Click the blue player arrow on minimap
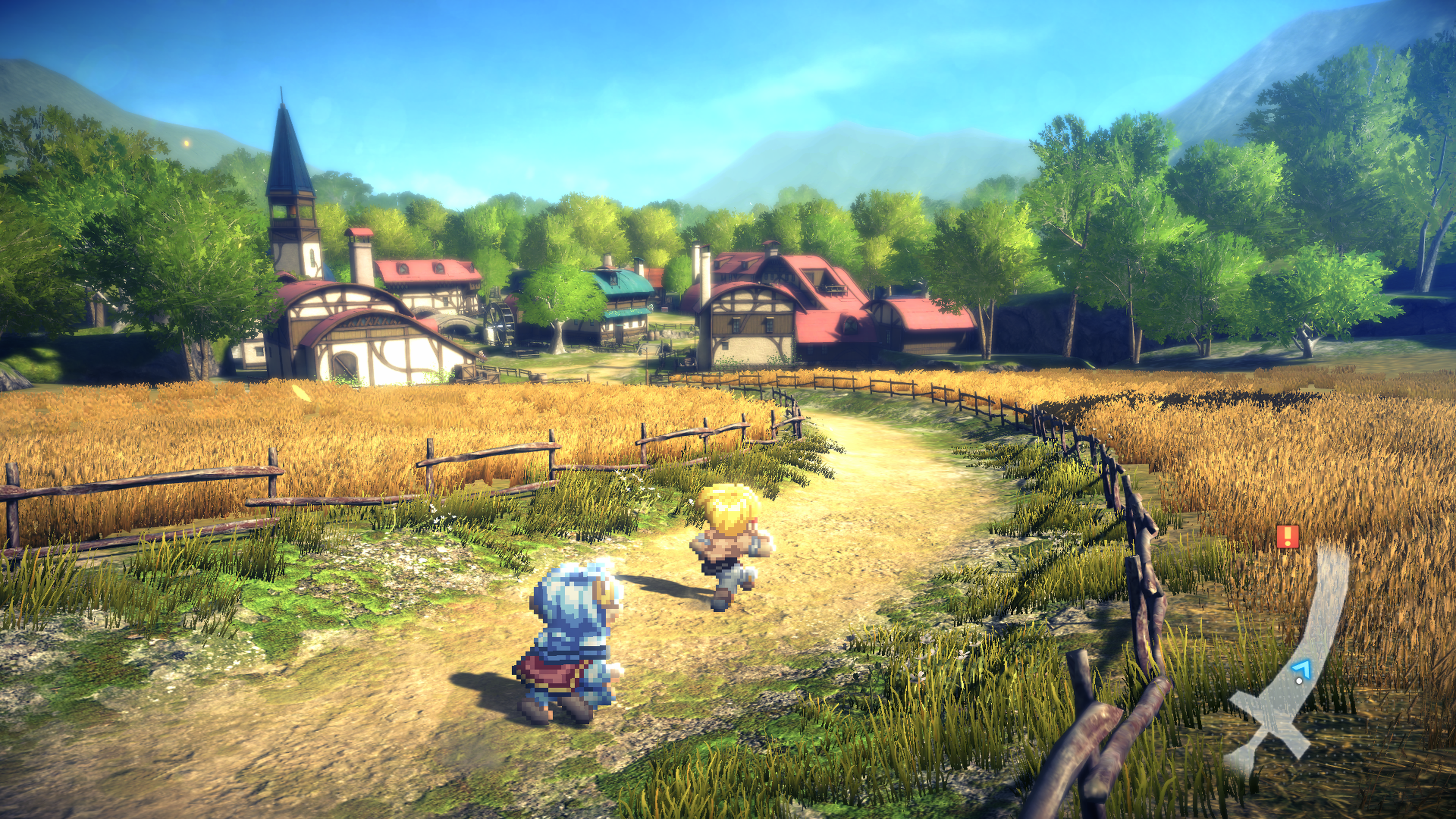The height and width of the screenshot is (819, 1456). tap(1301, 669)
